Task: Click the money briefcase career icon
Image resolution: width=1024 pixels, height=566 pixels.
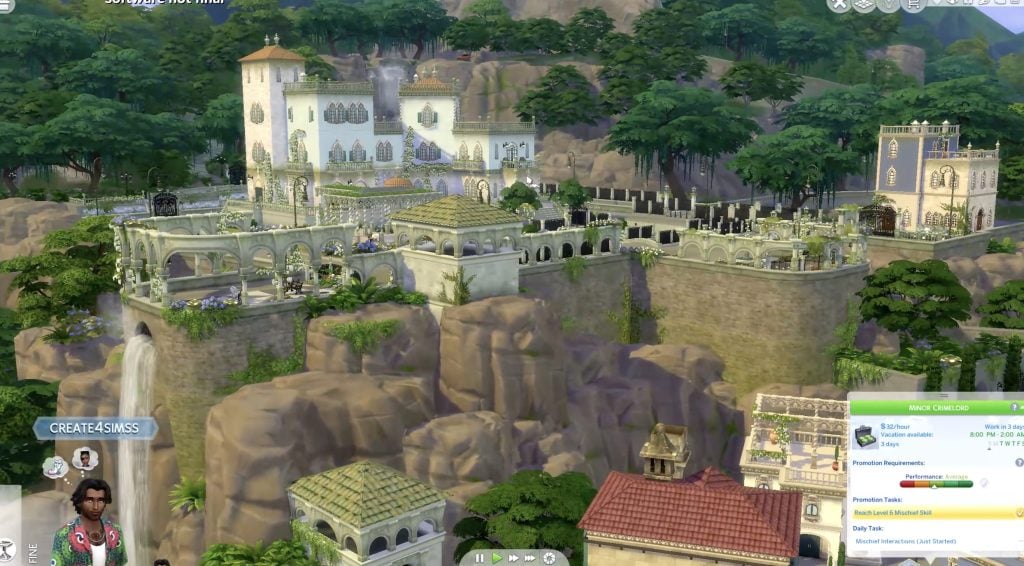Action: point(865,437)
